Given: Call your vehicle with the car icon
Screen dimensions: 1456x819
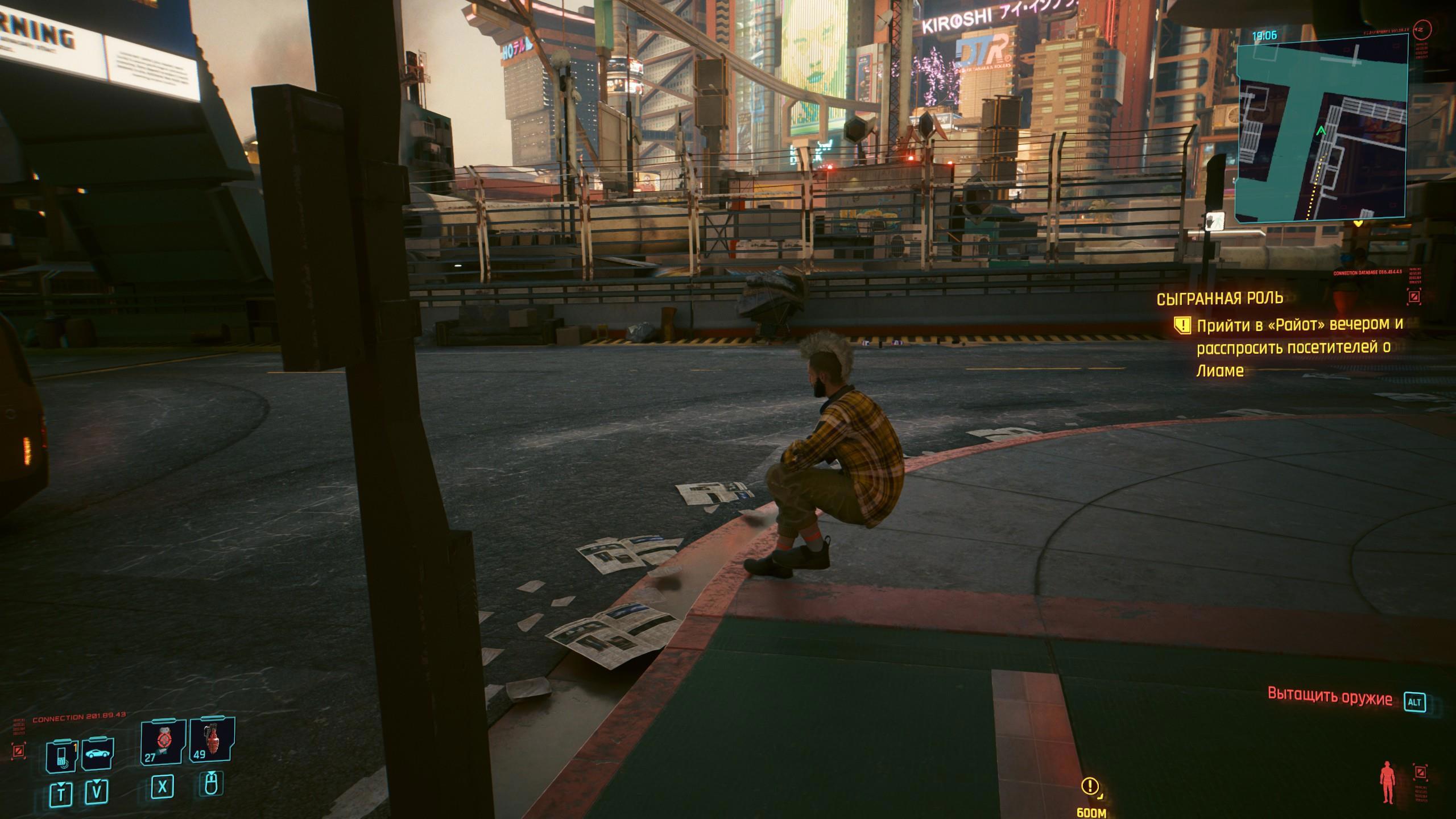Looking at the screenshot, I should point(98,755).
